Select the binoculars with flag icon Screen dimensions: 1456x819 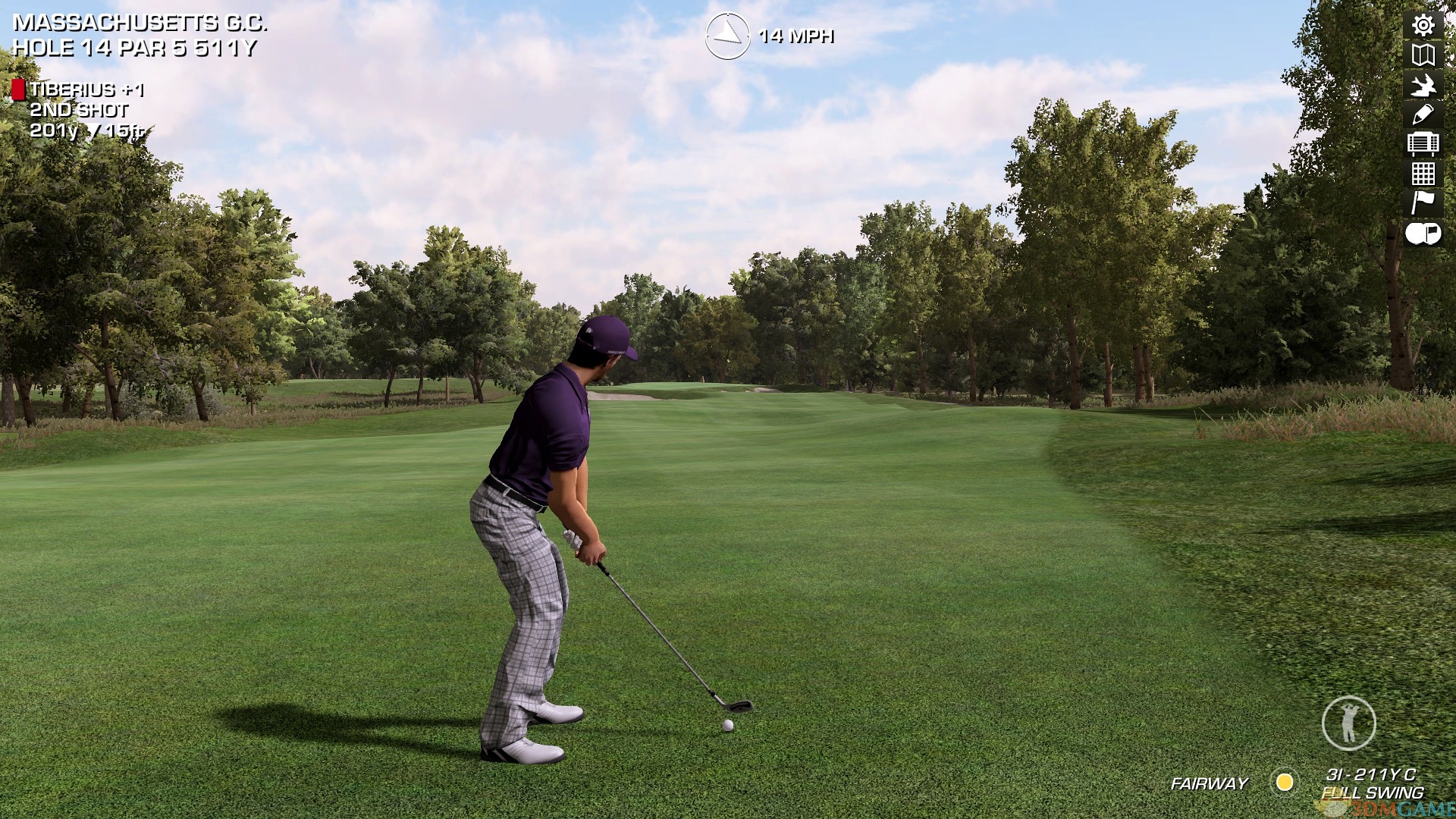pyautogui.click(x=1423, y=234)
